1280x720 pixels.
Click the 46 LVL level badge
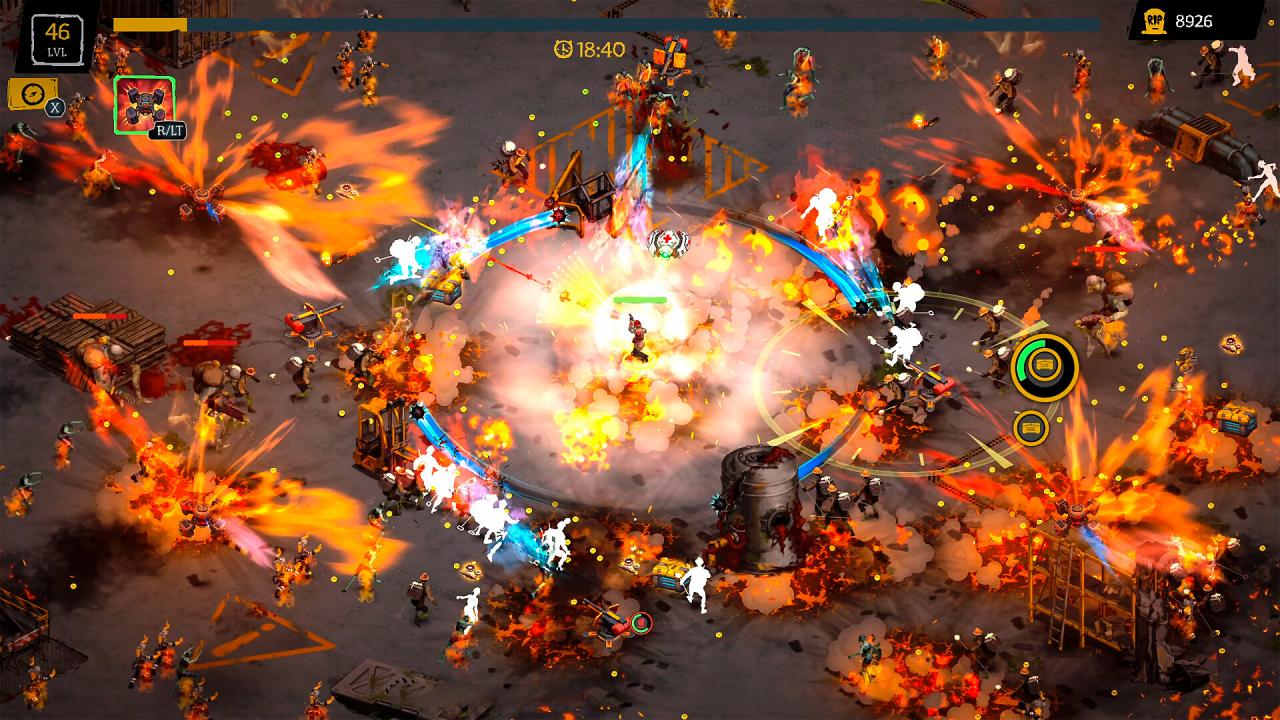57,39
